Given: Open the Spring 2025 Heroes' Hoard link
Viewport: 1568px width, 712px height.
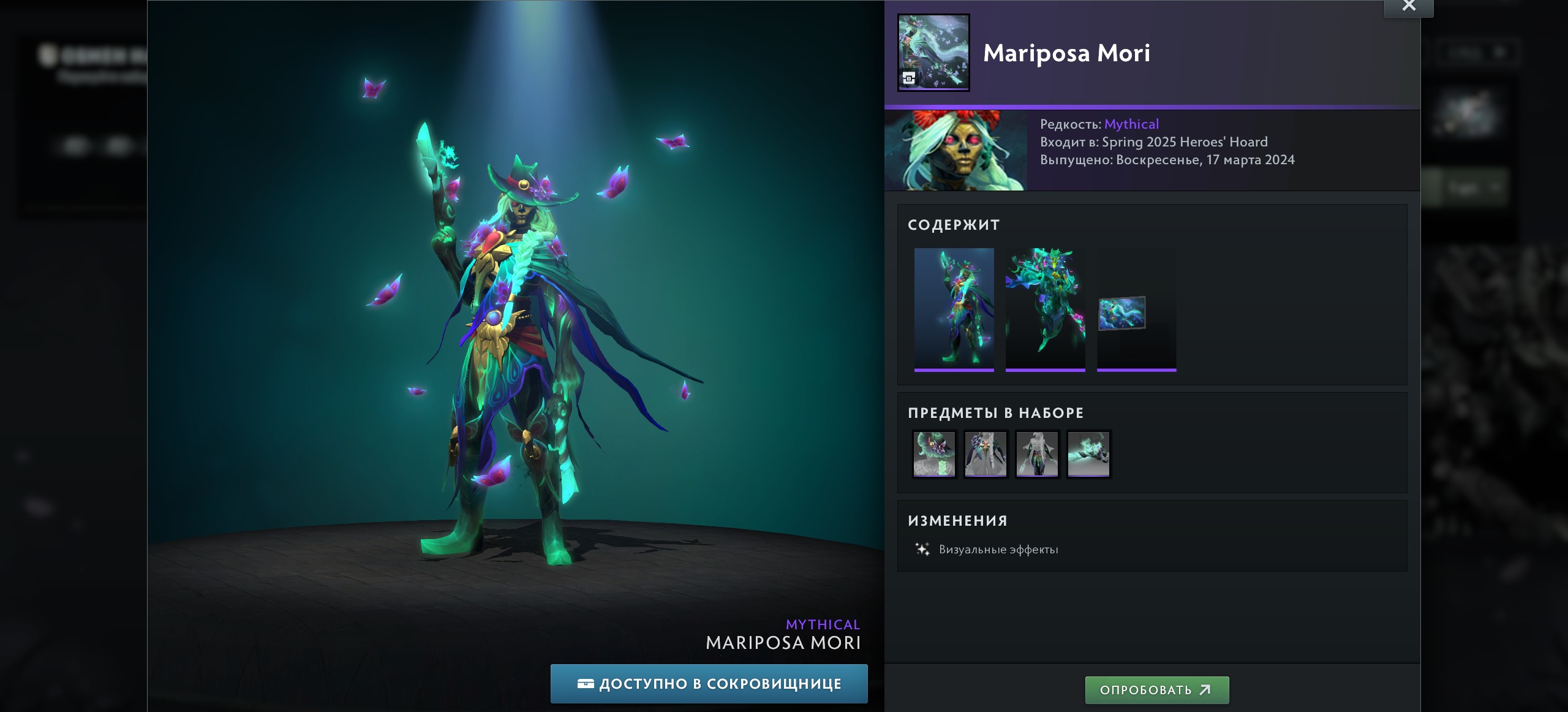Looking at the screenshot, I should tap(1185, 142).
